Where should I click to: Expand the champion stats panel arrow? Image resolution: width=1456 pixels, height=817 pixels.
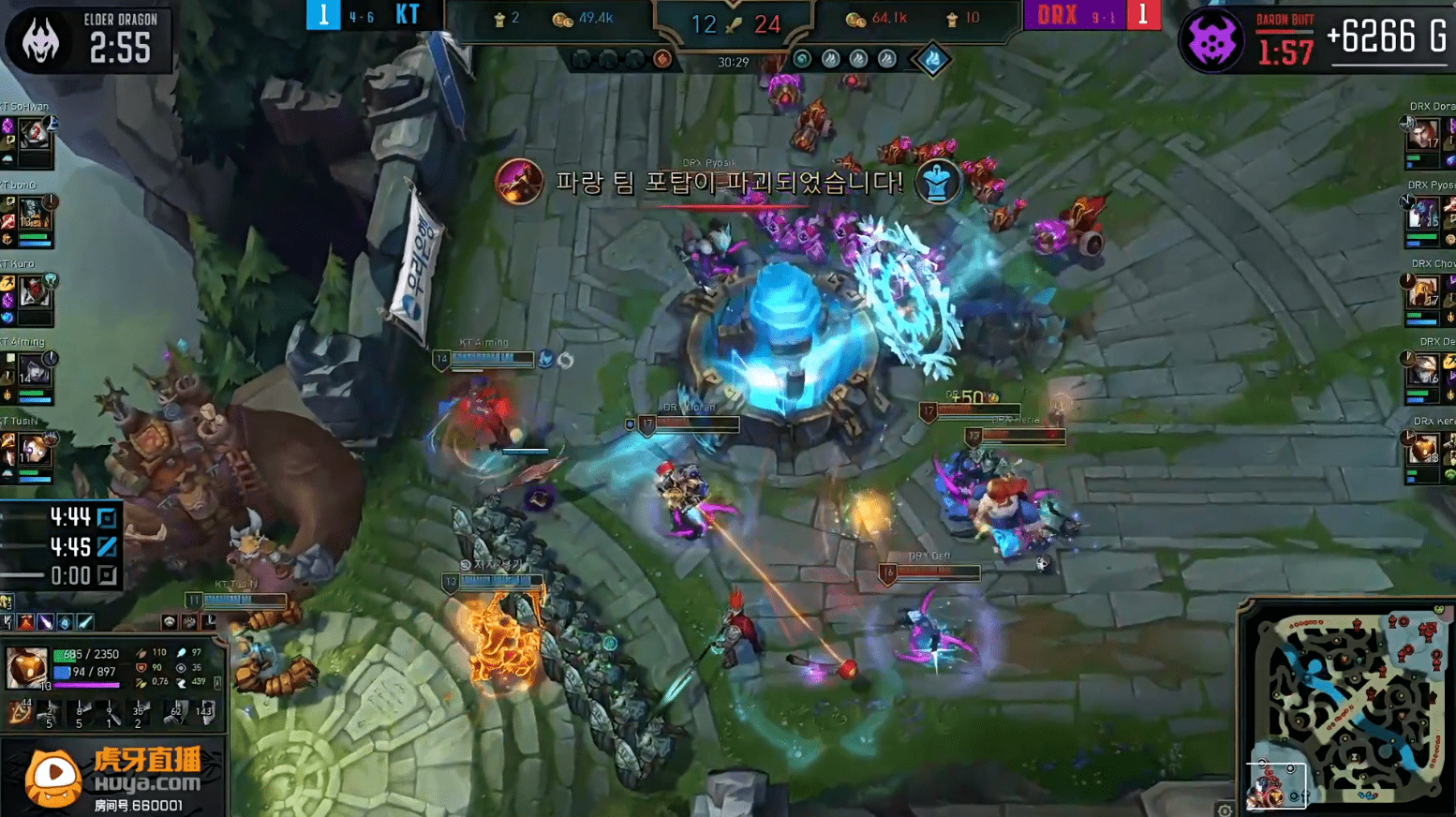coord(218,683)
